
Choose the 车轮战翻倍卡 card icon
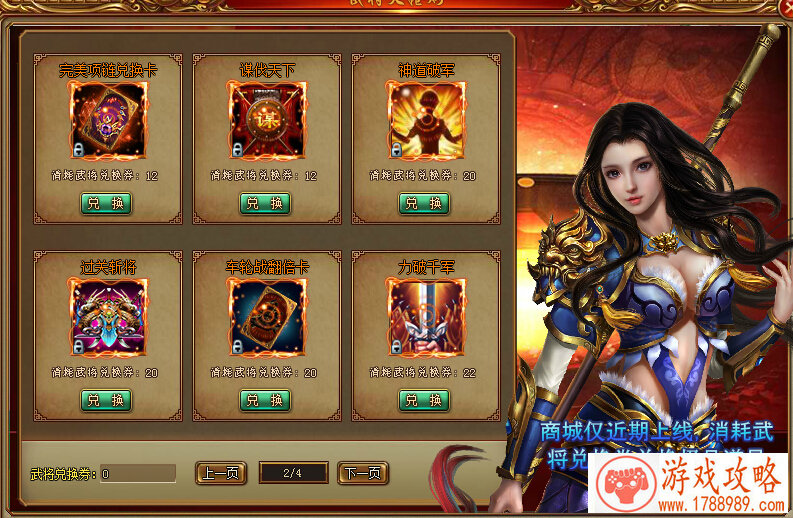pyautogui.click(x=266, y=317)
